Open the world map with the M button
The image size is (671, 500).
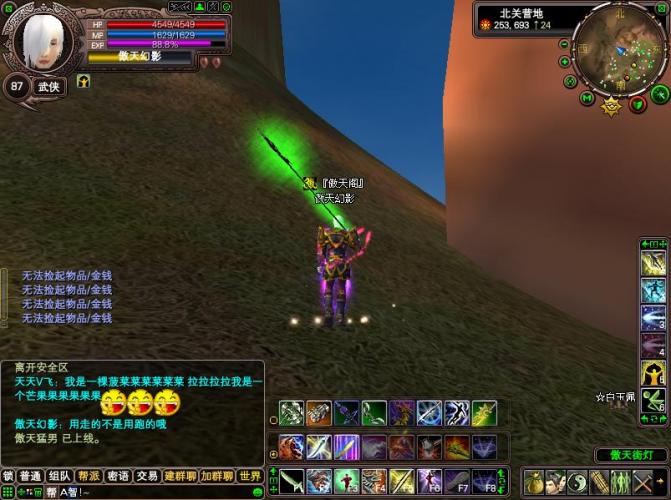(588, 98)
